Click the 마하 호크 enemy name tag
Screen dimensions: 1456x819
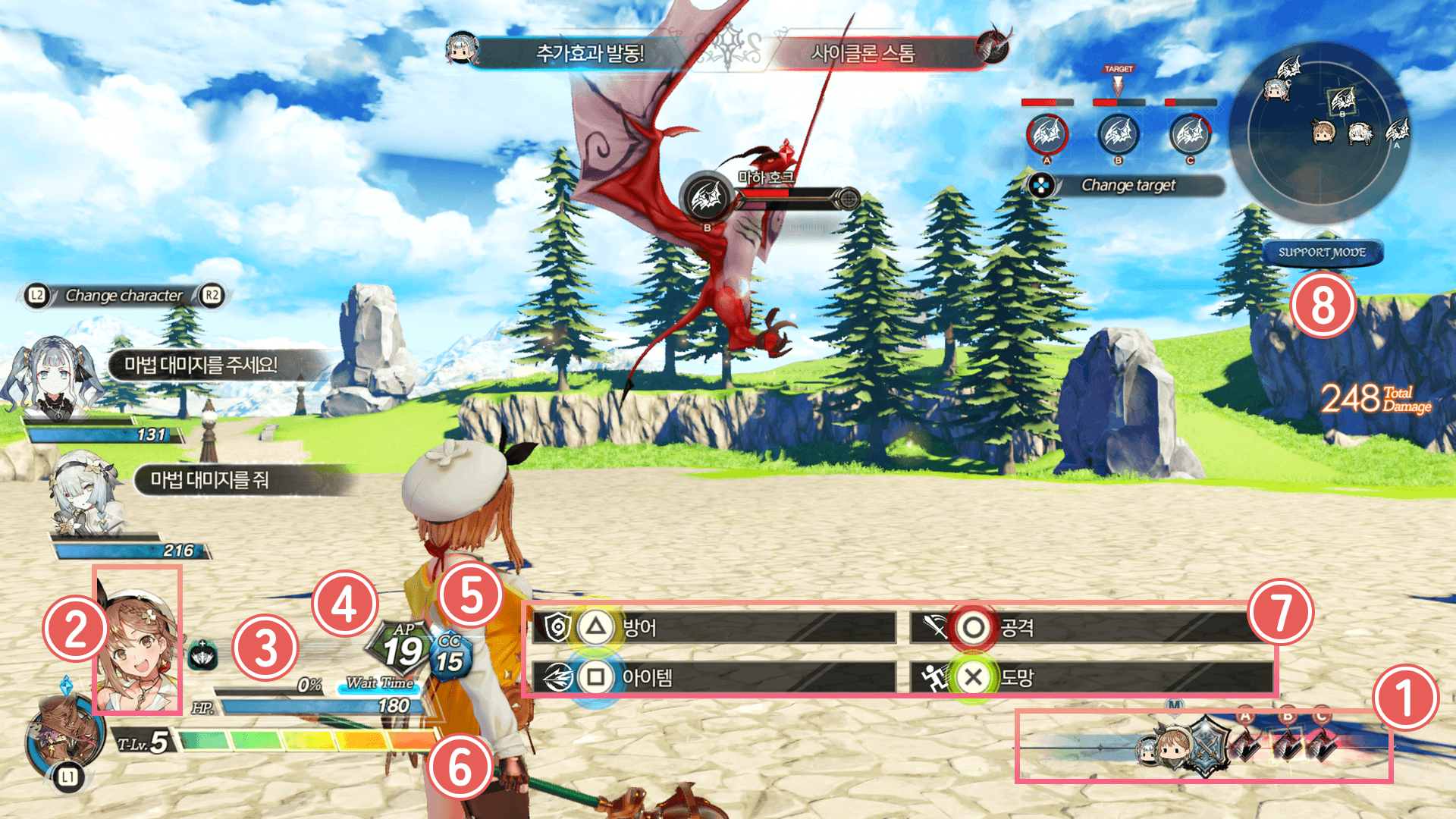766,177
